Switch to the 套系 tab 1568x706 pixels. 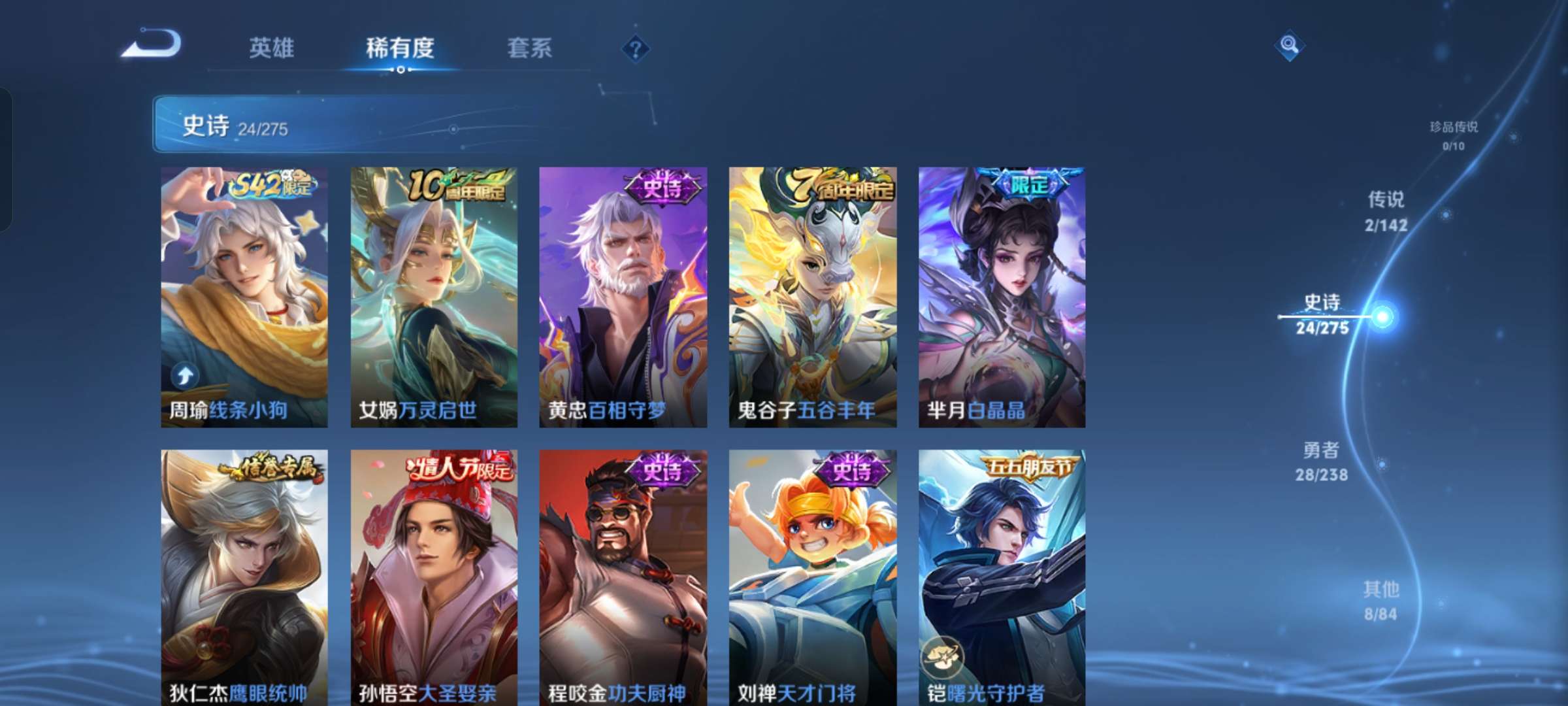click(x=529, y=48)
